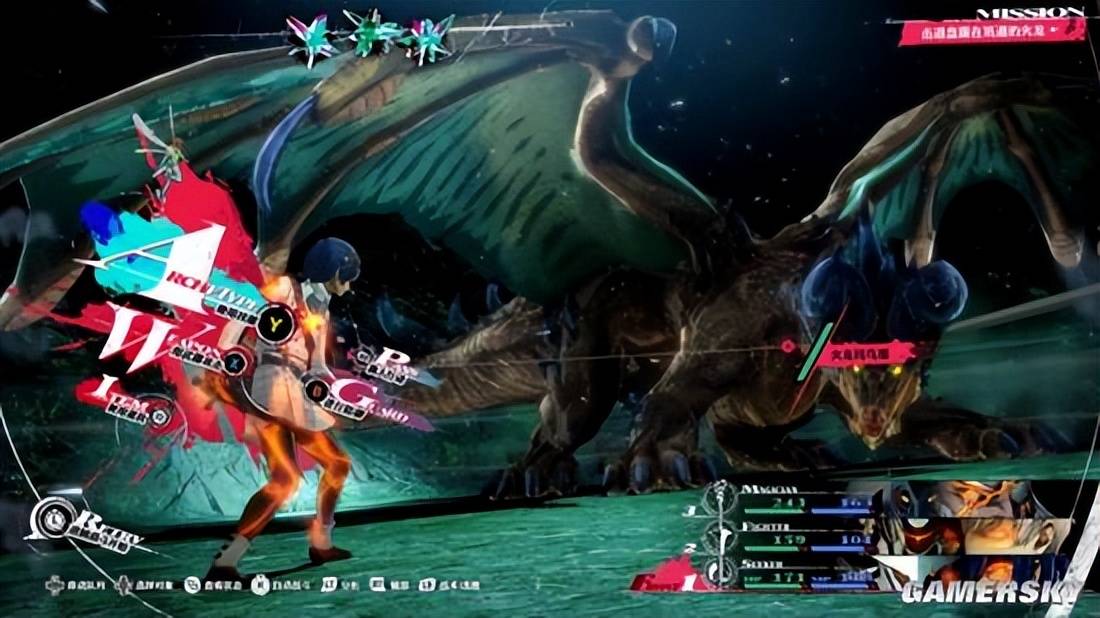This screenshot has height=618, width=1100.
Task: Open the Mission objective banner
Action: 990,30
